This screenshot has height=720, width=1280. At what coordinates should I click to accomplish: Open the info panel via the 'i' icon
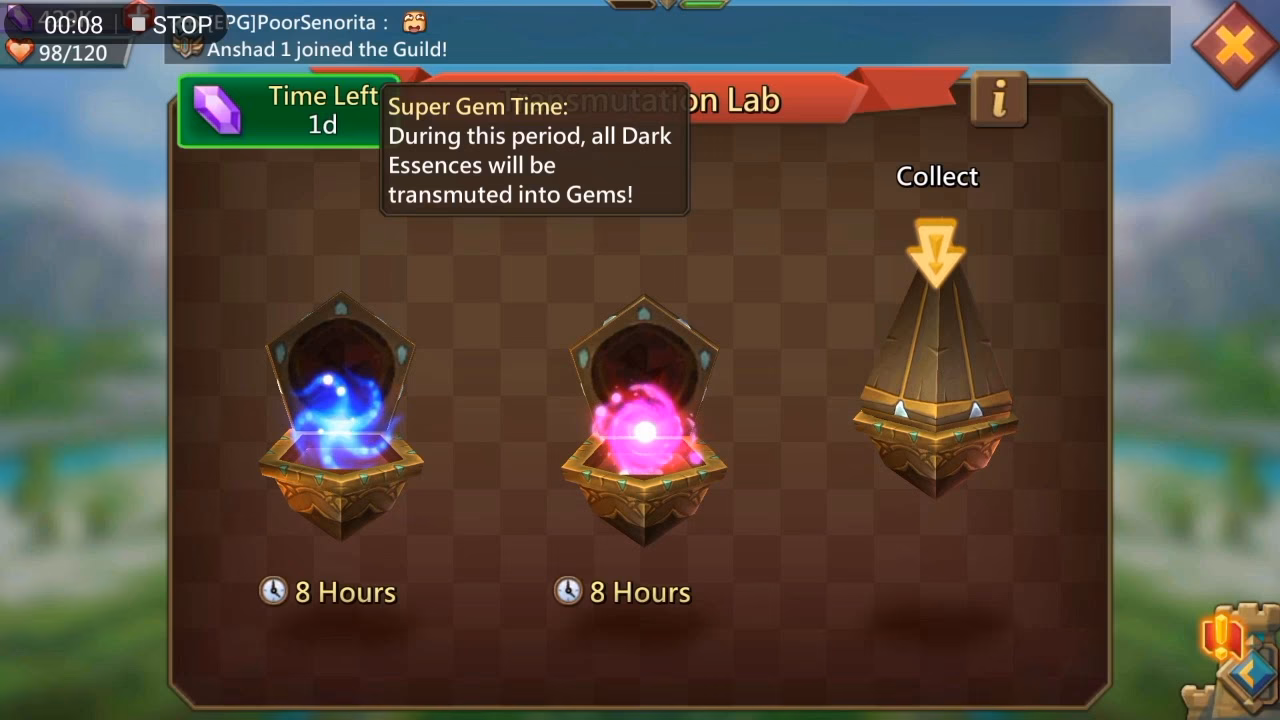[x=997, y=101]
